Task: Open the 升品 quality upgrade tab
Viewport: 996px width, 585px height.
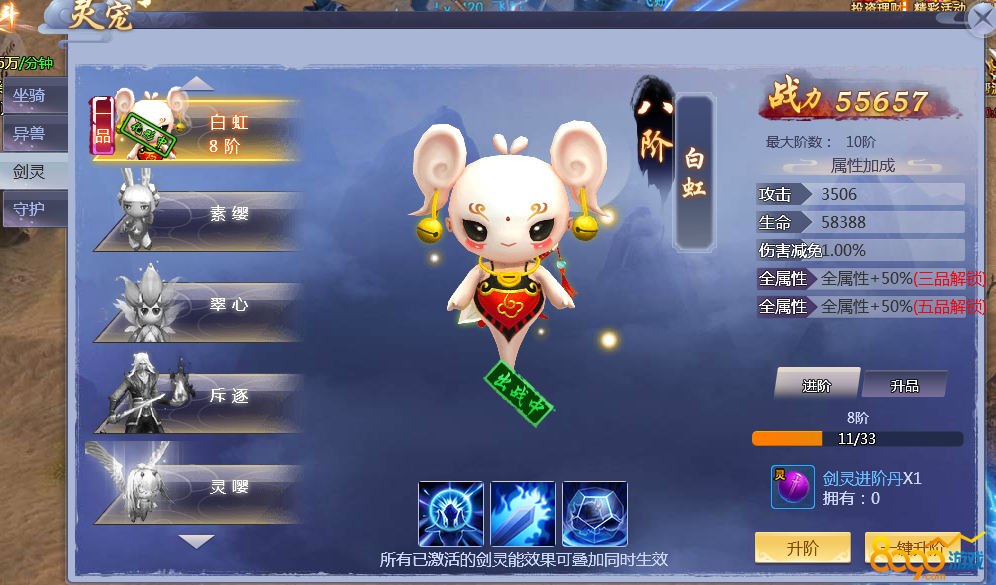Action: click(x=904, y=385)
